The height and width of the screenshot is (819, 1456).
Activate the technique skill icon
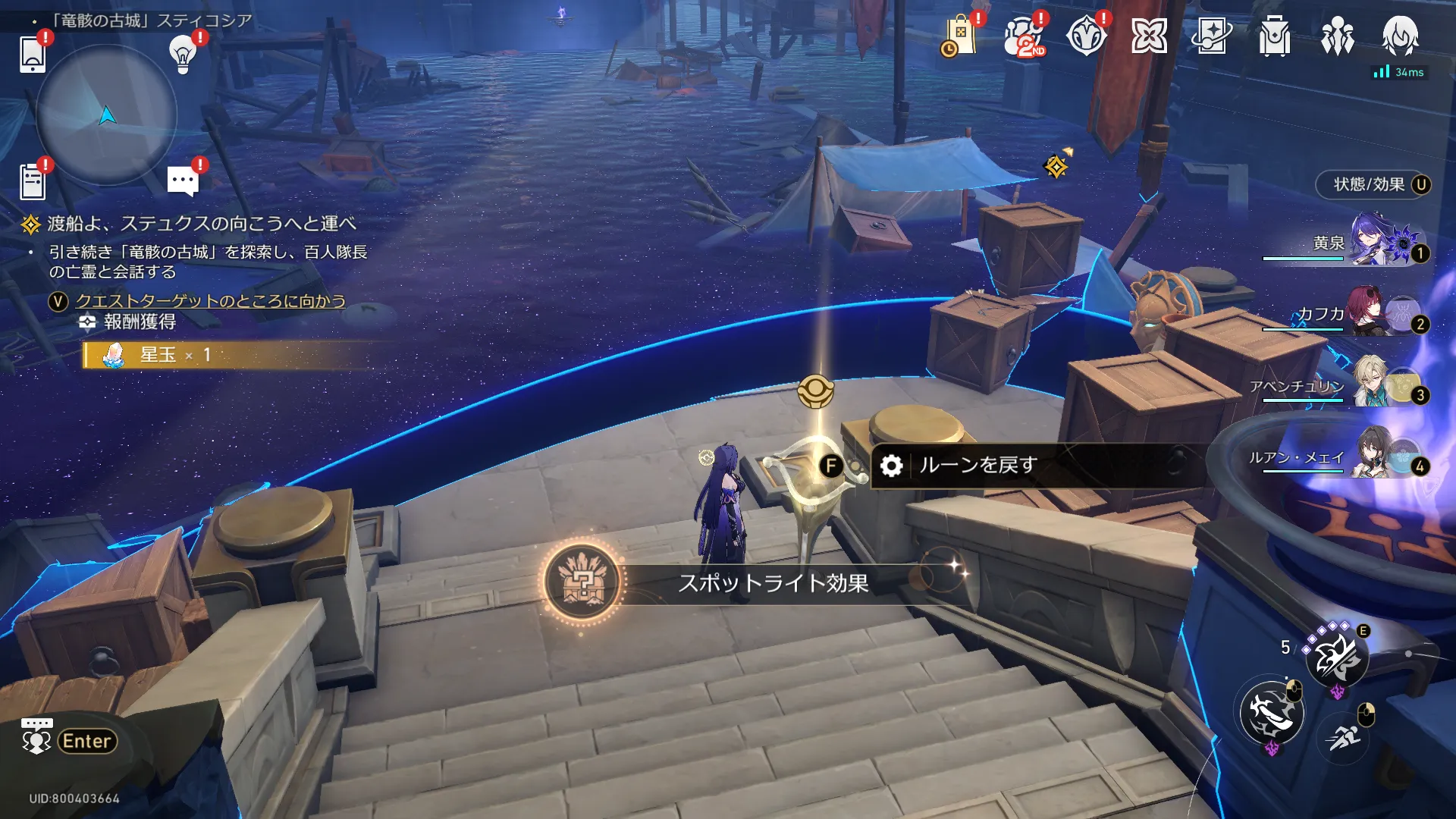click(1337, 657)
